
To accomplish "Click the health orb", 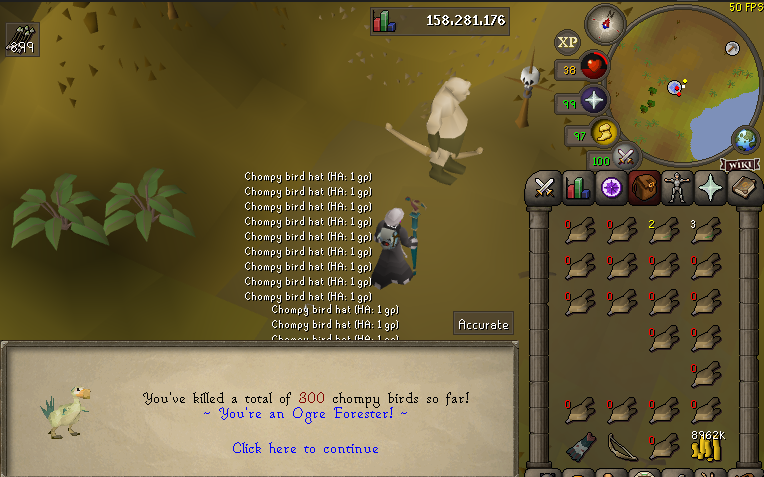I will click(595, 68).
